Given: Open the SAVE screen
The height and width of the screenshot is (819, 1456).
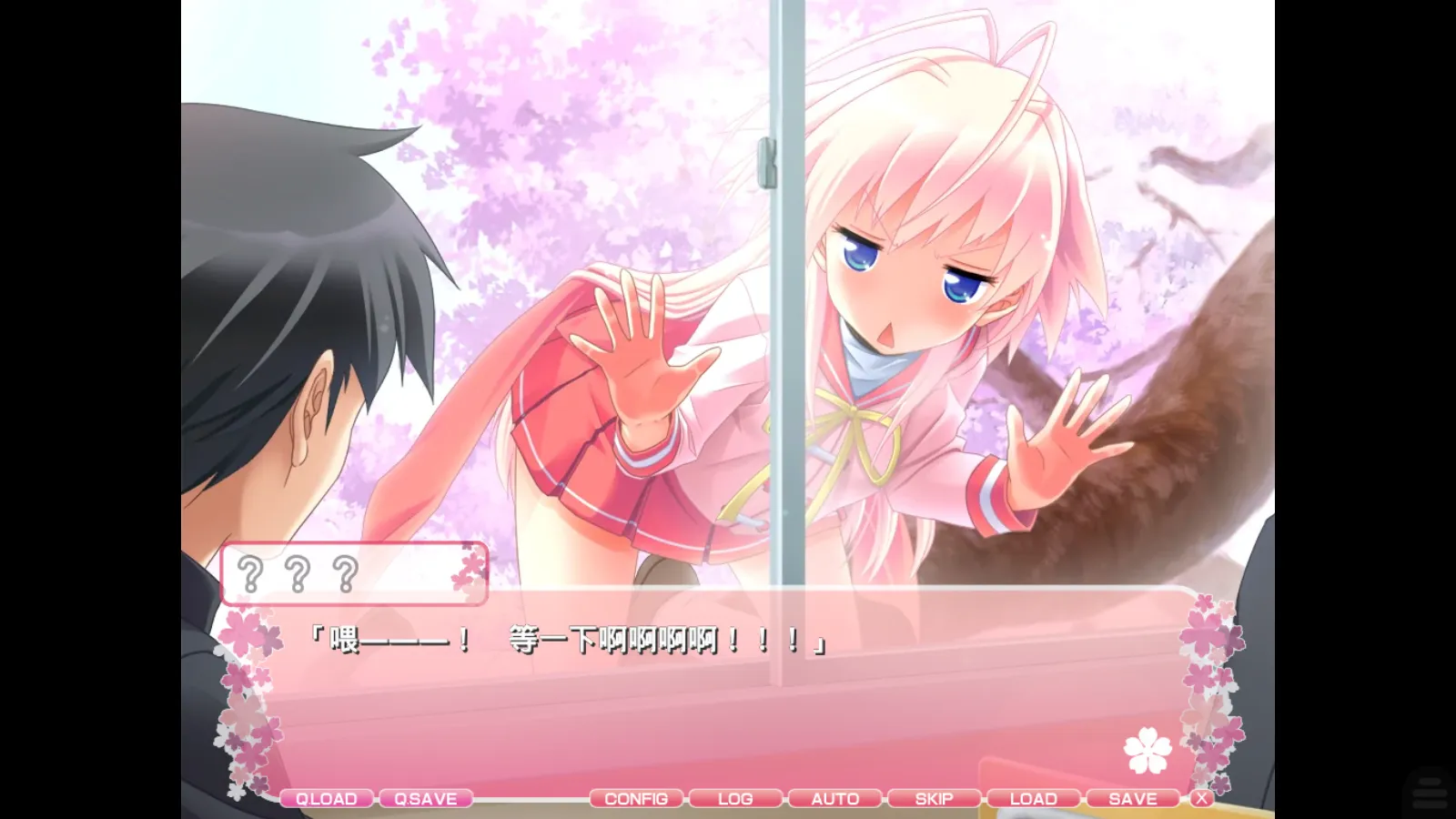Looking at the screenshot, I should click(x=1132, y=798).
